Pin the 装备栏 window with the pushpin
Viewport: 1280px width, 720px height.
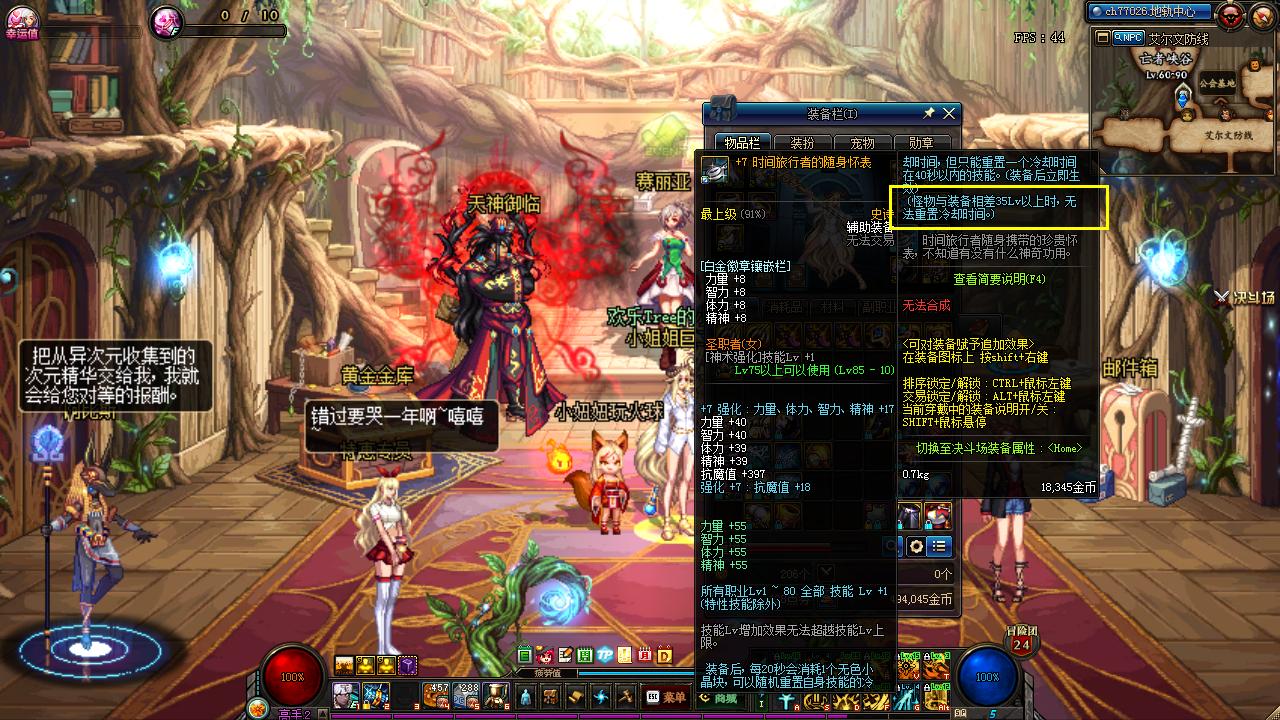(929, 114)
